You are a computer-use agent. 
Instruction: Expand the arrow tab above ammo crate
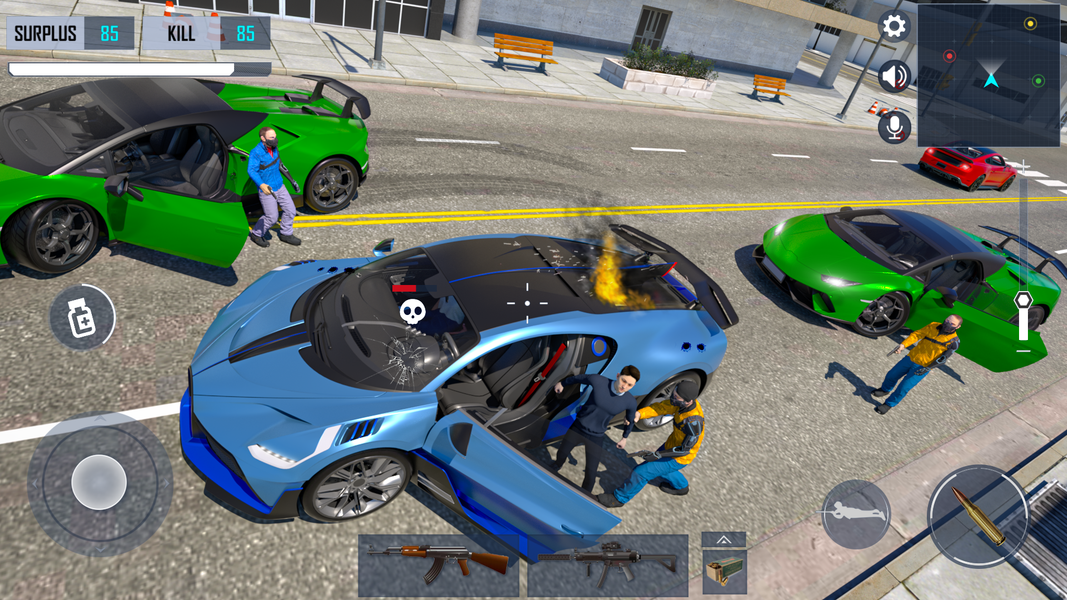click(x=724, y=540)
